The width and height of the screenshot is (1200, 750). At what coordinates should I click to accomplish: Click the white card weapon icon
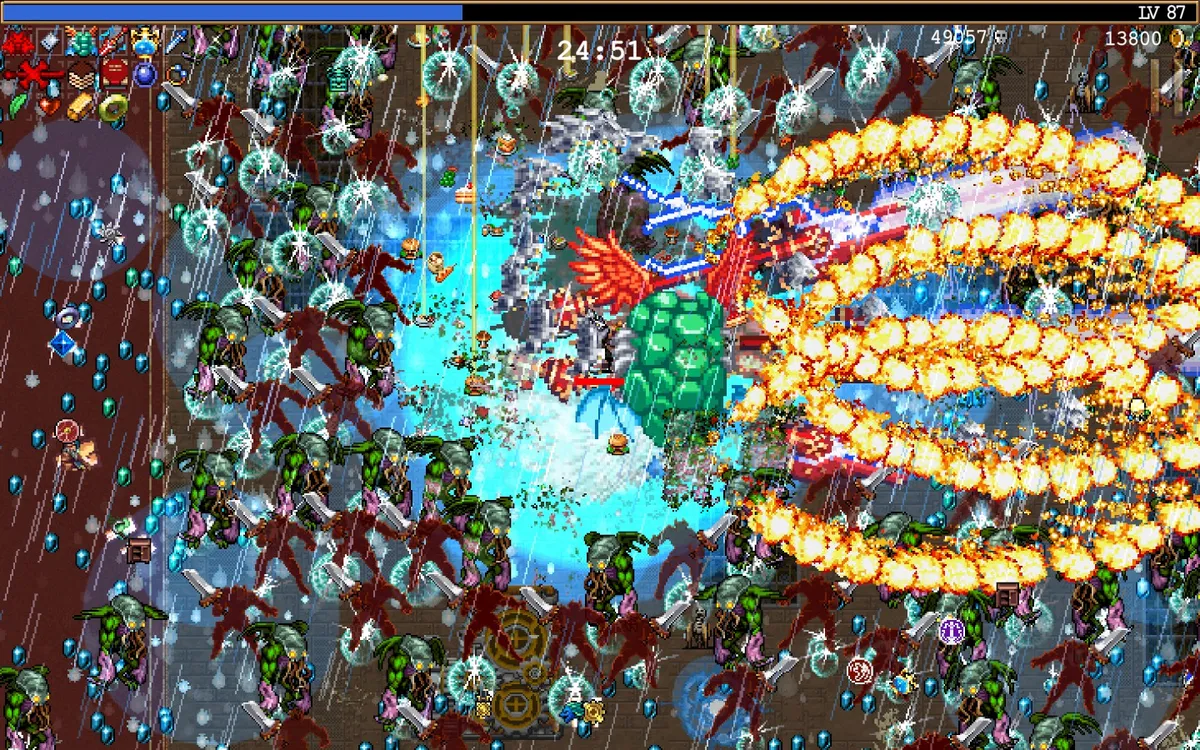tap(50, 42)
